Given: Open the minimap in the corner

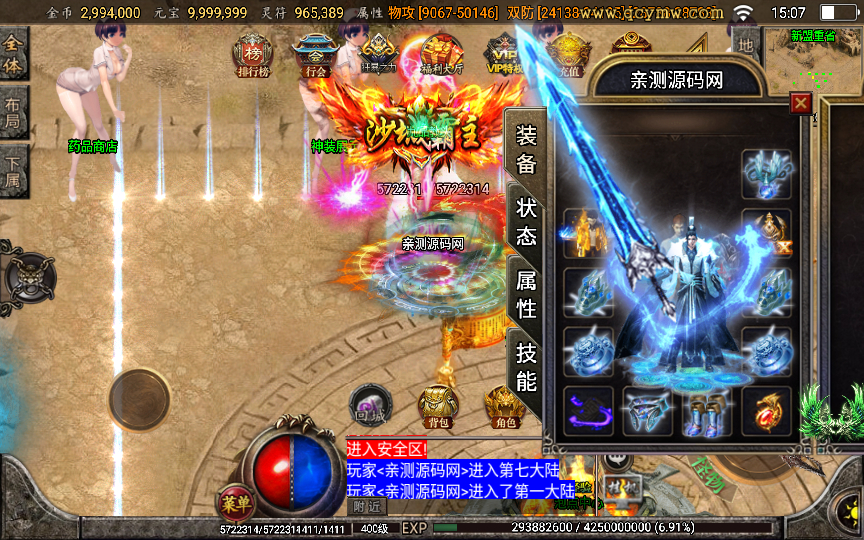Looking at the screenshot, I should coord(812,60).
